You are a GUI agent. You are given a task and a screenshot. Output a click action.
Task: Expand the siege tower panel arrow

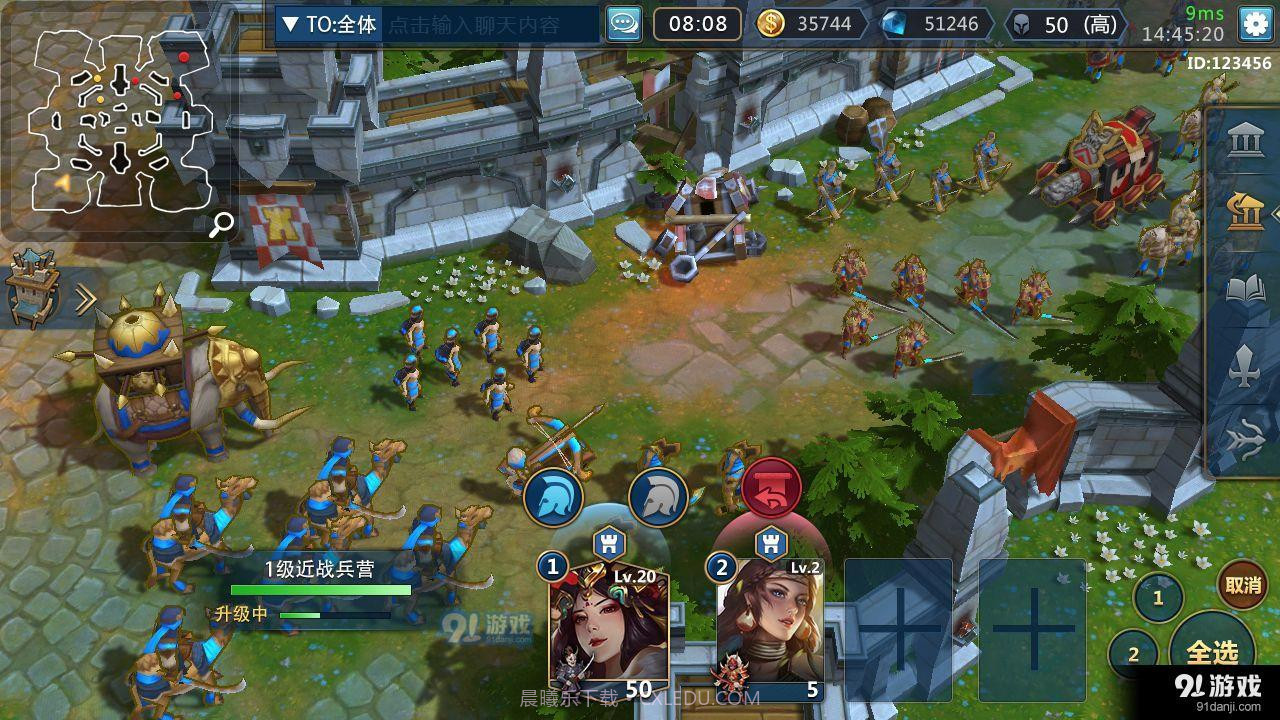coord(86,298)
